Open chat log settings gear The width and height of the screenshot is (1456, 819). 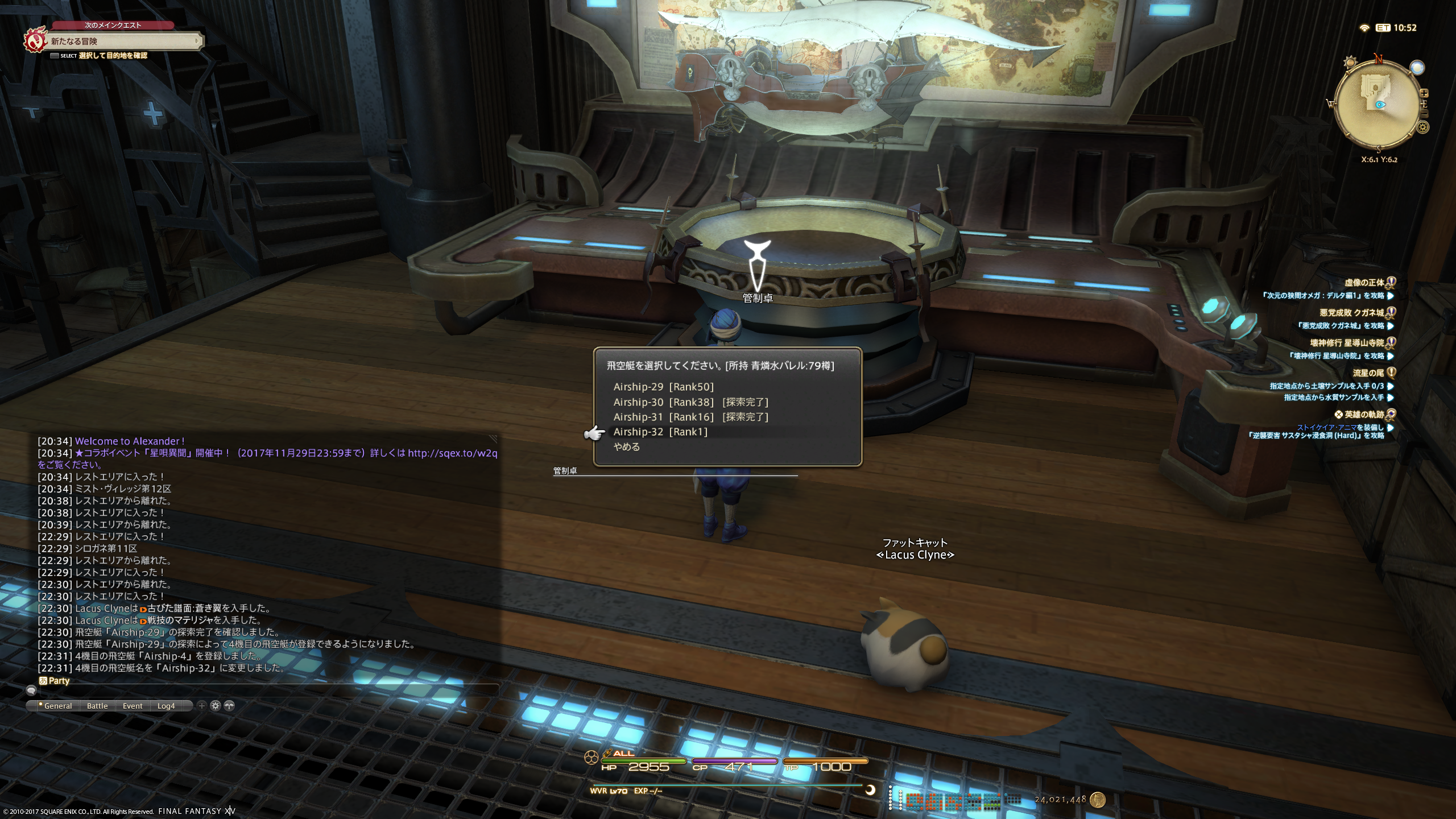click(216, 706)
